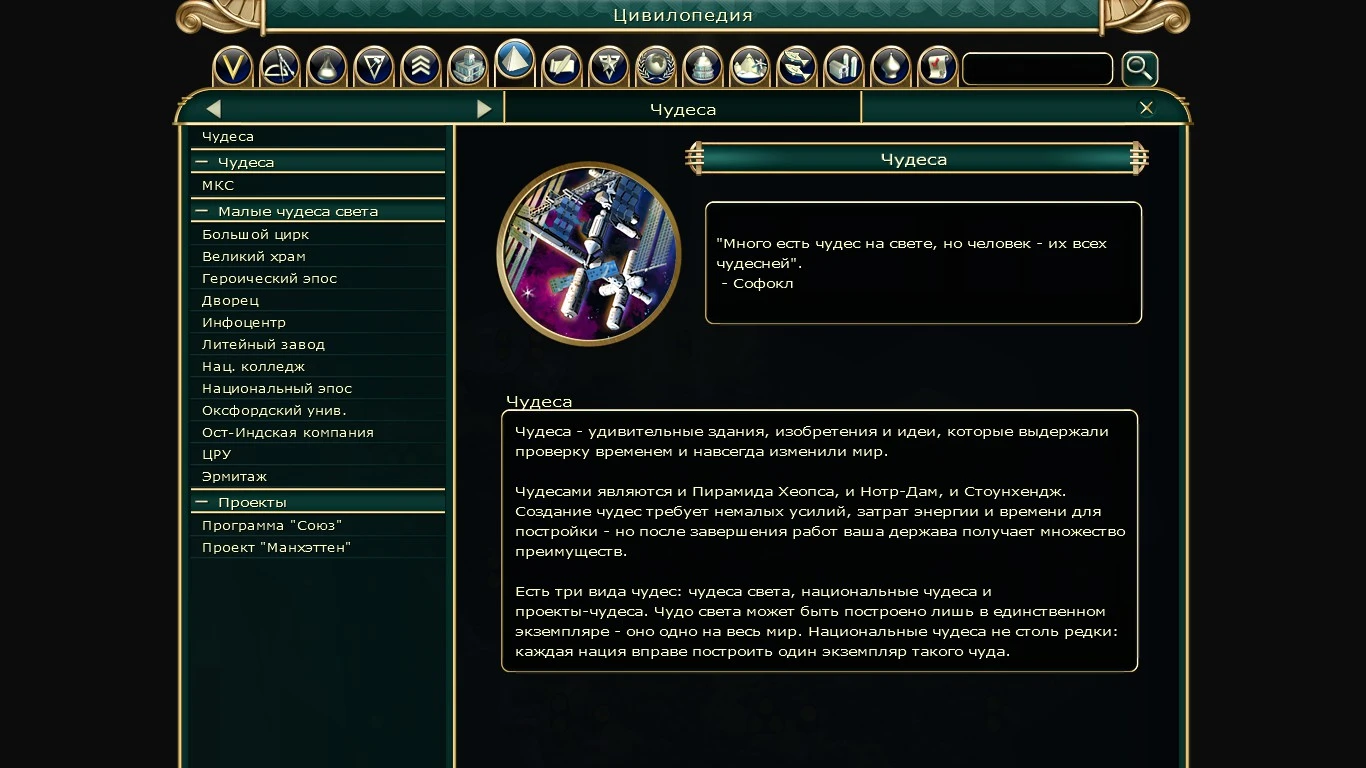Open the triple-chevron Promotions category icon
1366x768 pixels.
tap(421, 66)
